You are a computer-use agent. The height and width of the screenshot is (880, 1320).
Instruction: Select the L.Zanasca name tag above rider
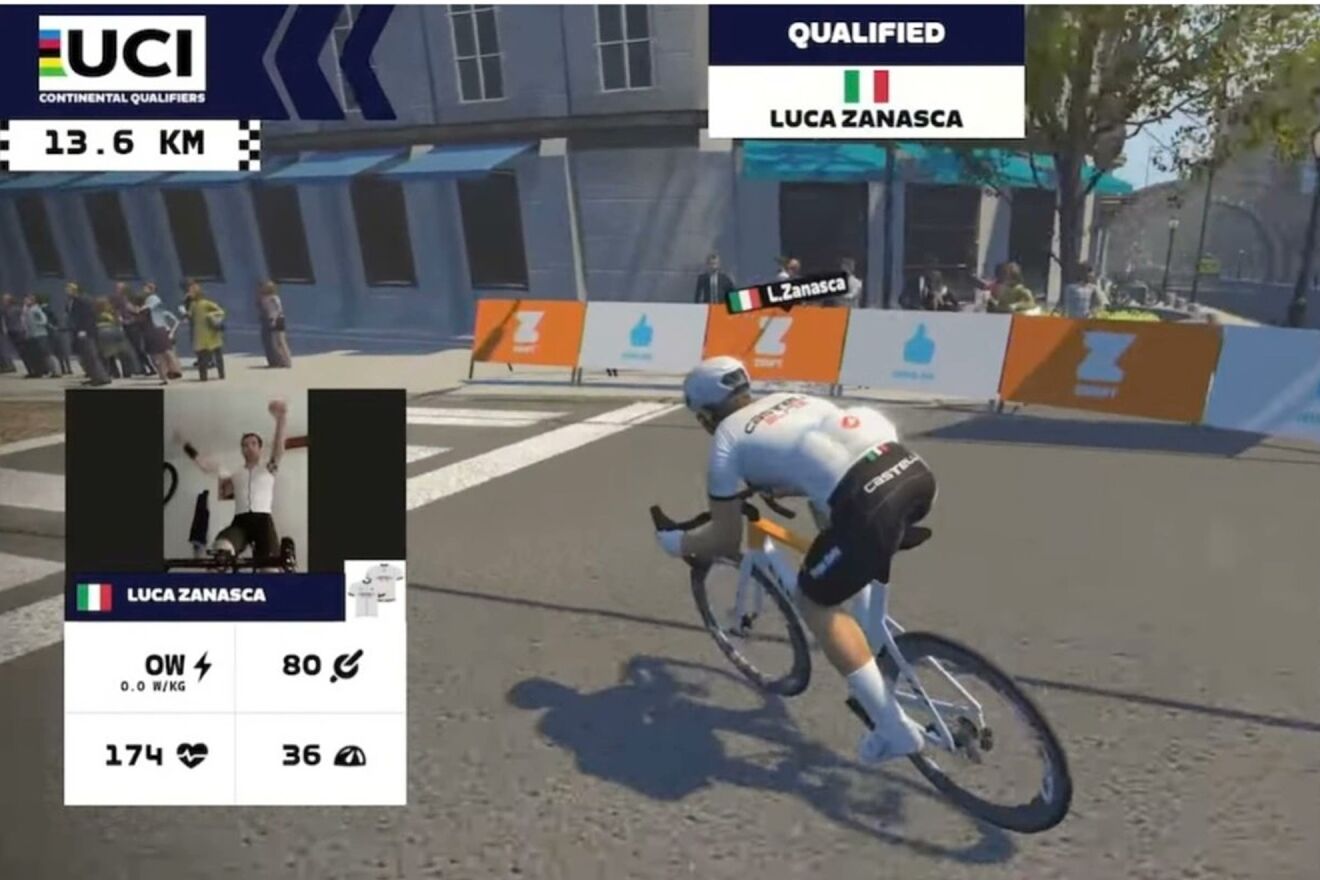788,294
